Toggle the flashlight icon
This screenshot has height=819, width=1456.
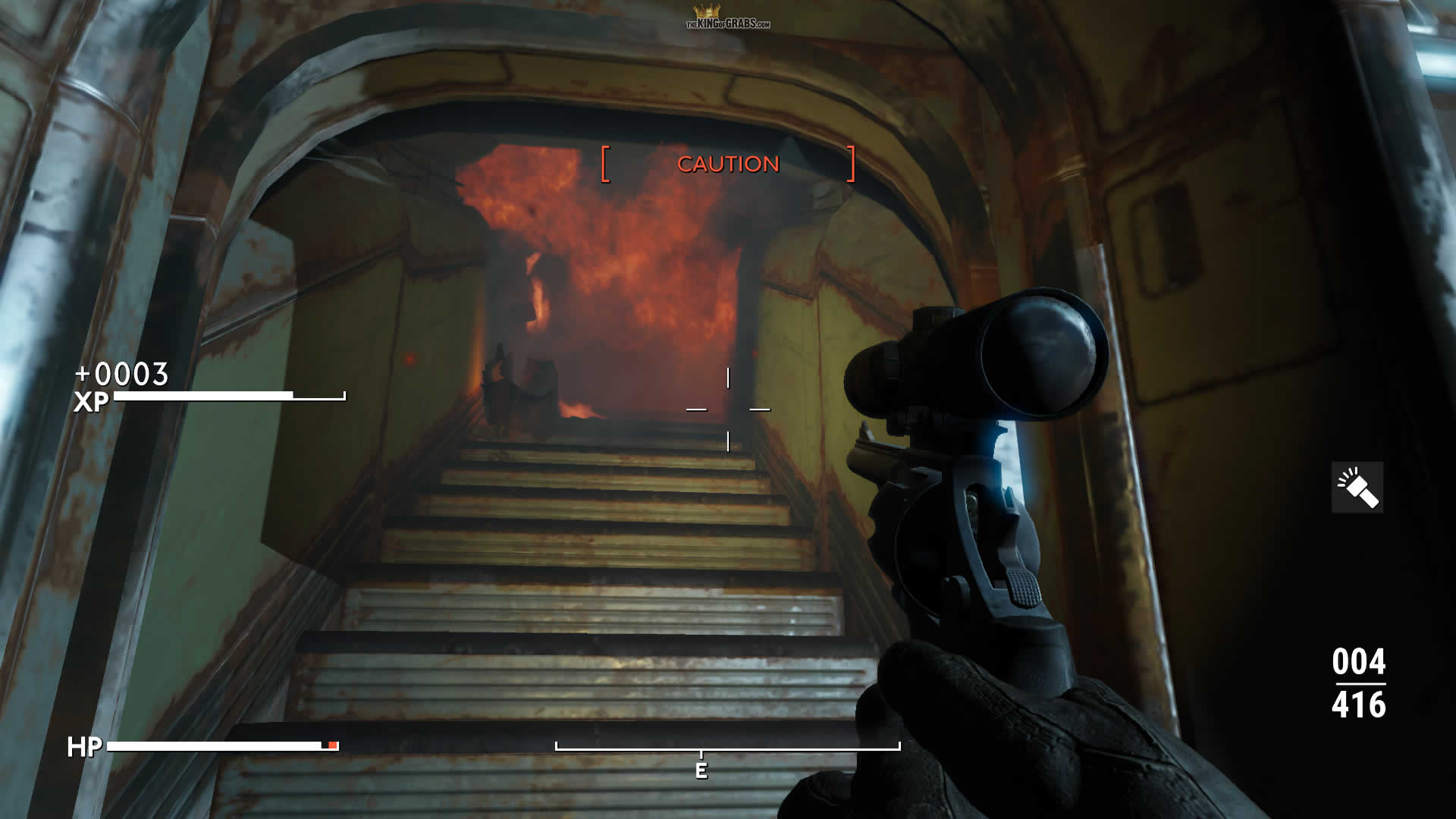1357,488
